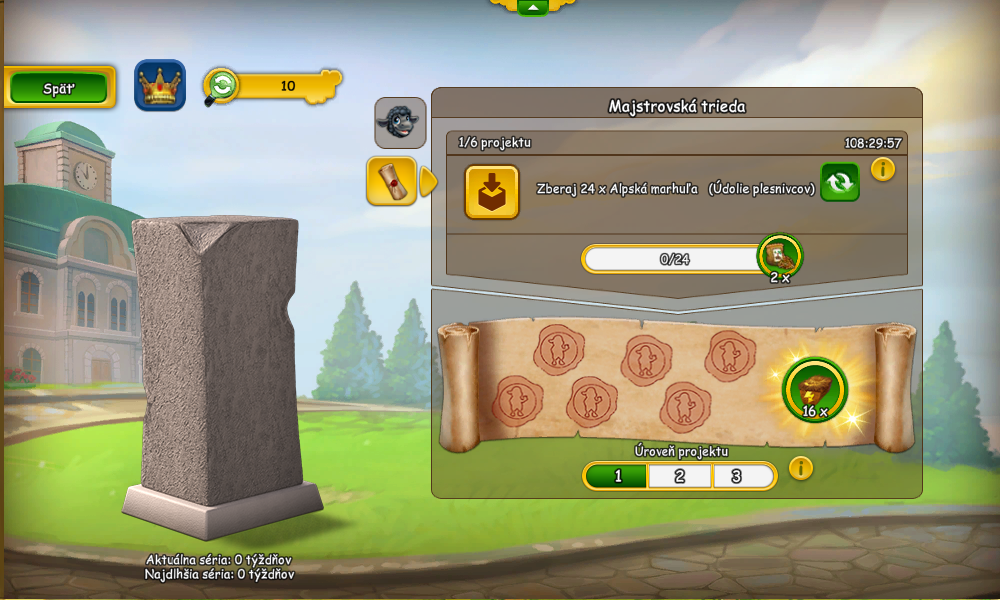View the 2 x task reward icon
Viewport: 1000px width, 600px height.
(x=780, y=257)
